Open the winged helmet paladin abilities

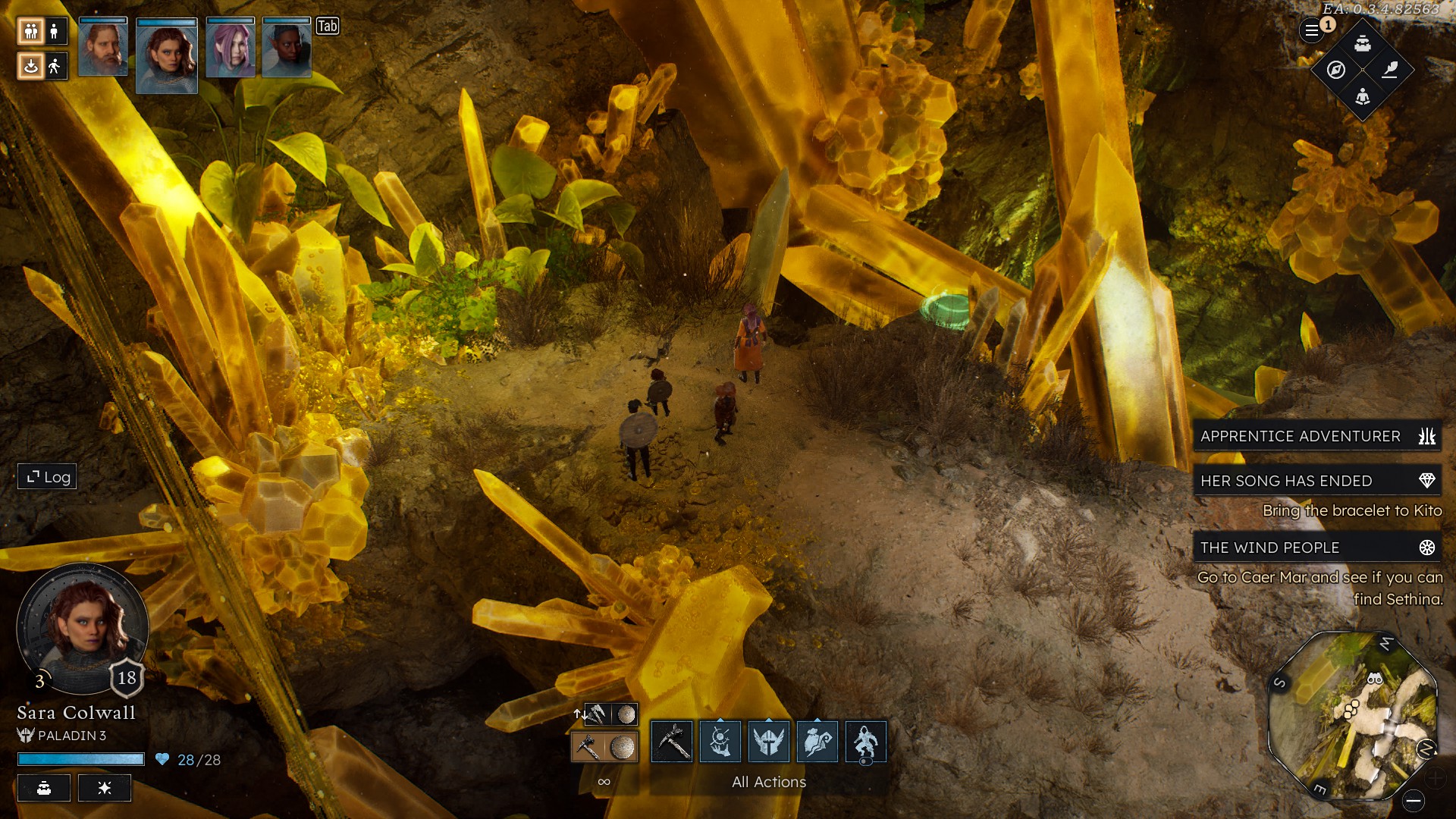pos(769,741)
